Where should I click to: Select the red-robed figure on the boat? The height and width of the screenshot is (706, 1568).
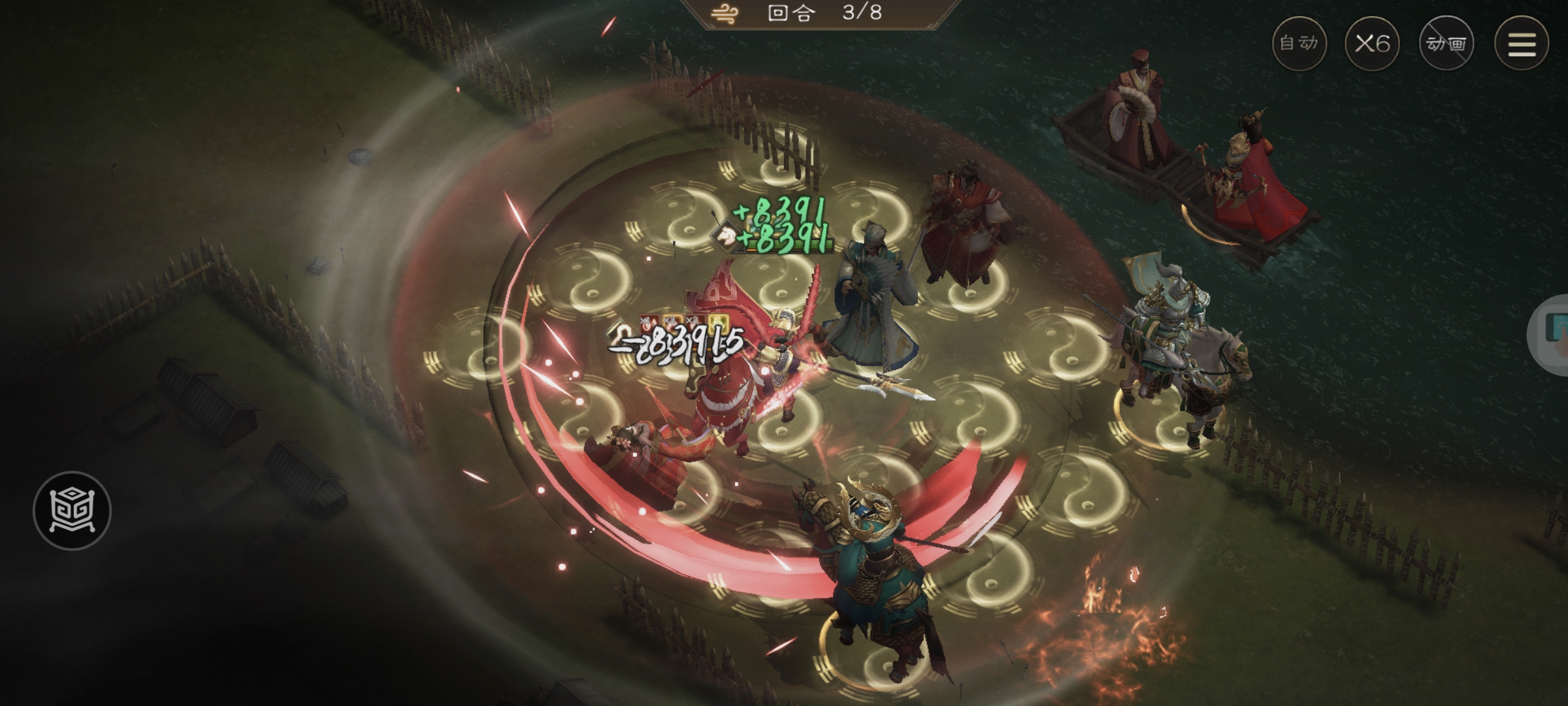[x=1137, y=98]
